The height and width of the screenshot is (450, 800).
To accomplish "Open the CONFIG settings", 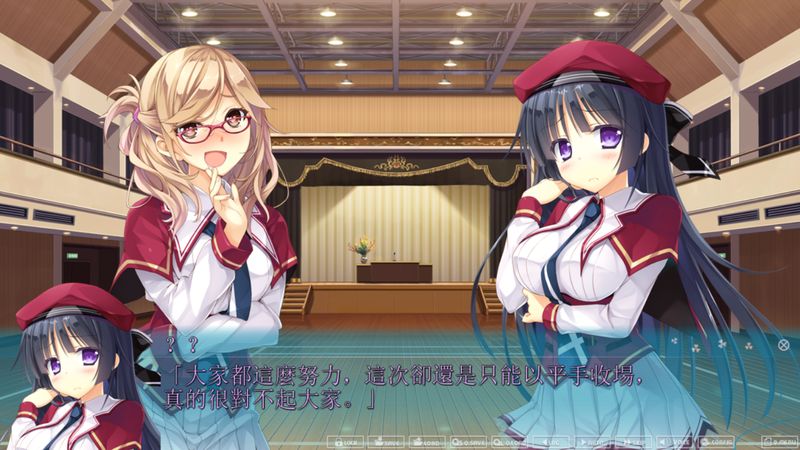I will 716,441.
